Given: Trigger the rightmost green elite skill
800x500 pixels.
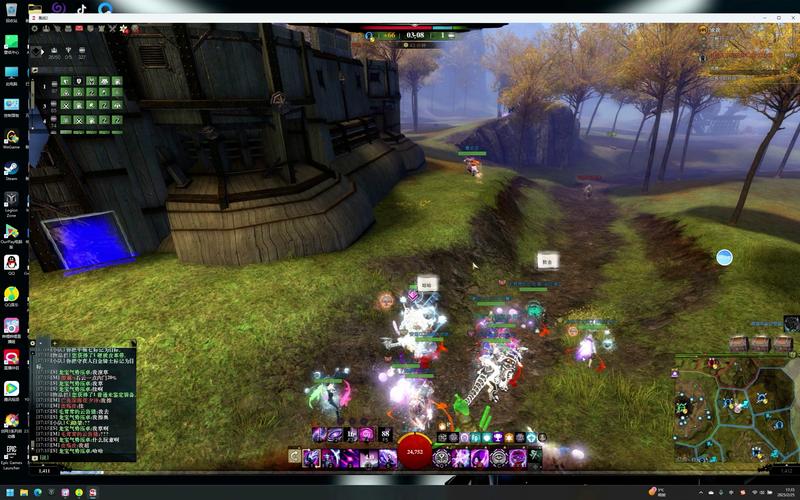Looking at the screenshot, I should [x=535, y=457].
